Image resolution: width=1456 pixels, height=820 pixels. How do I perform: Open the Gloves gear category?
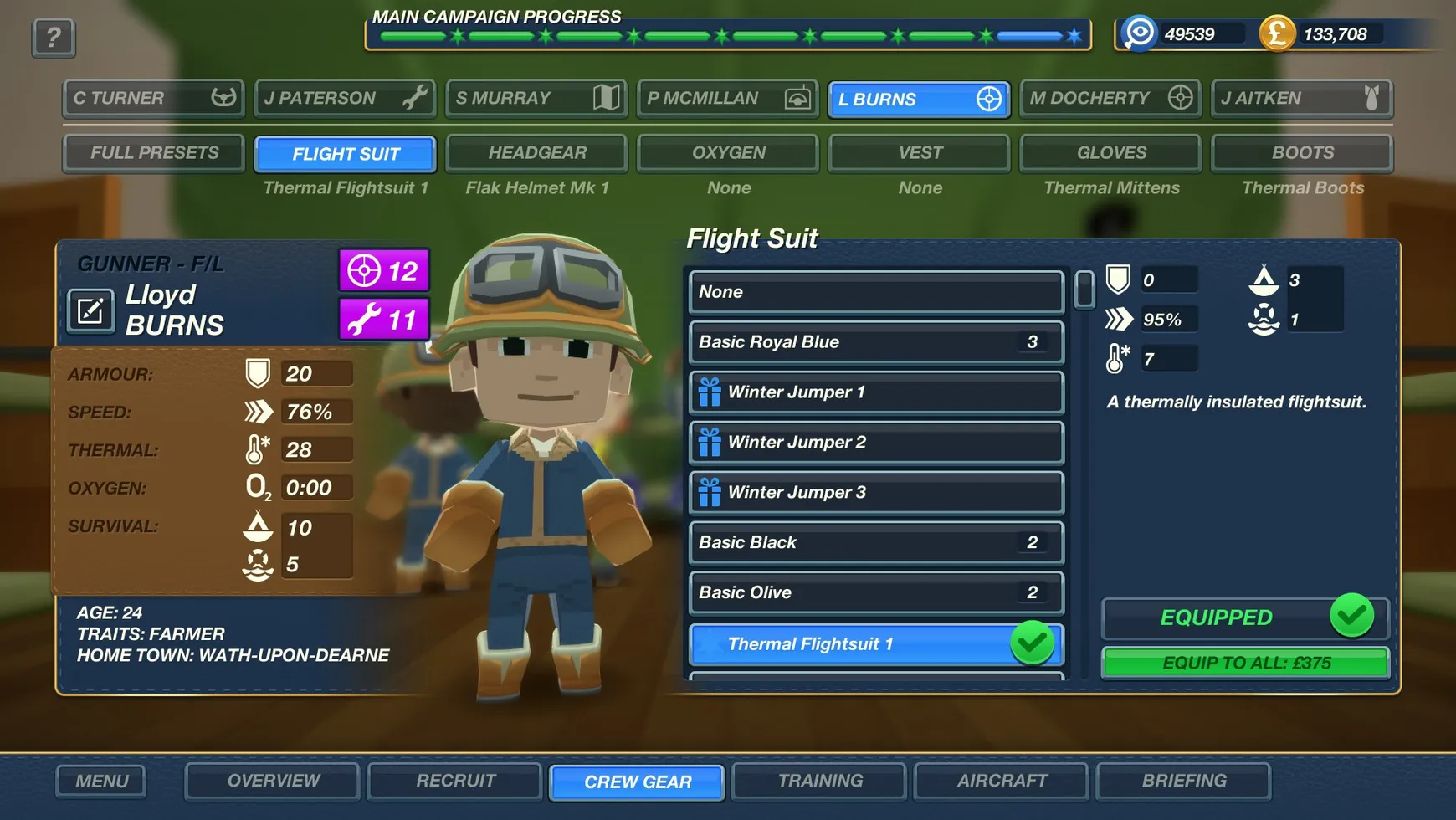1110,152
